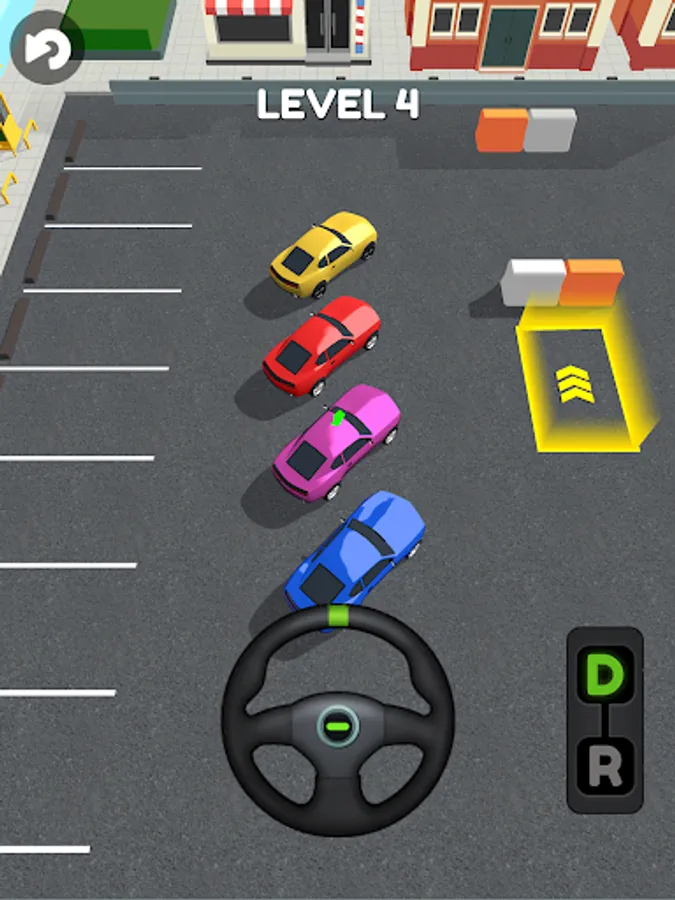Shift gear to D drive
Viewport: 675px width, 900px height.
pyautogui.click(x=604, y=675)
